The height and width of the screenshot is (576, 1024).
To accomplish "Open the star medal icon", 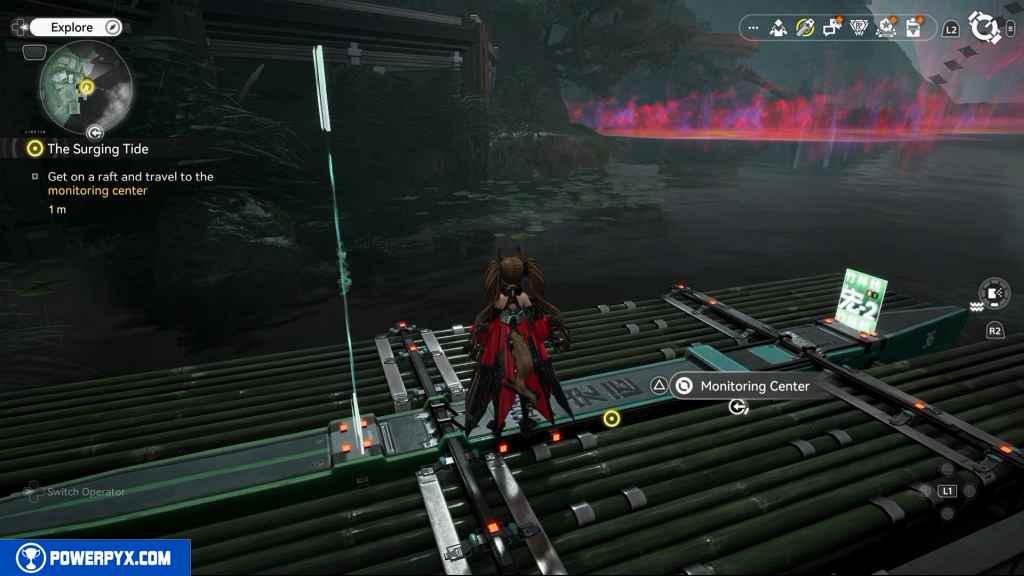I will pos(885,28).
